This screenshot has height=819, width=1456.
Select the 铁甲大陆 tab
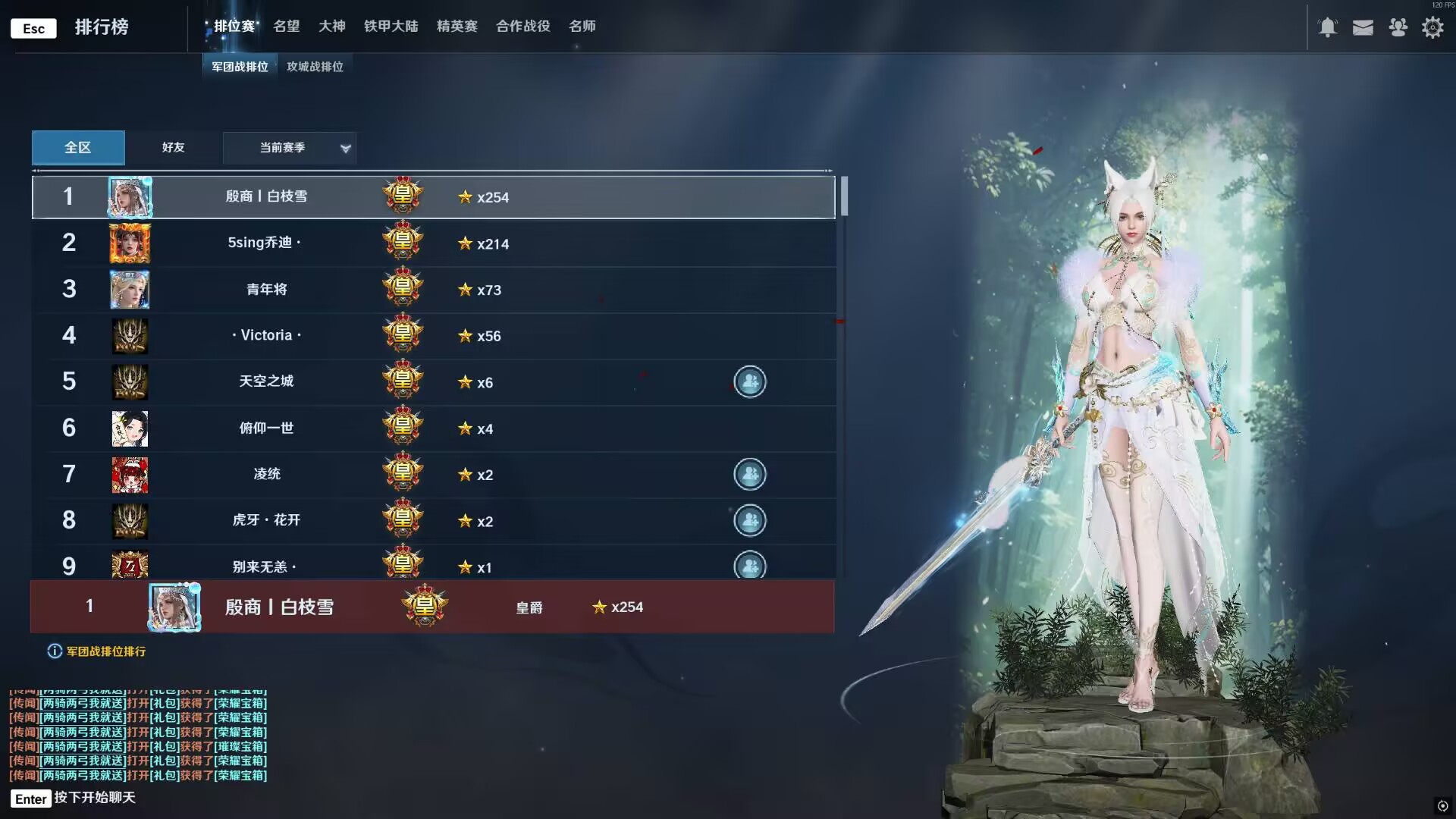391,27
